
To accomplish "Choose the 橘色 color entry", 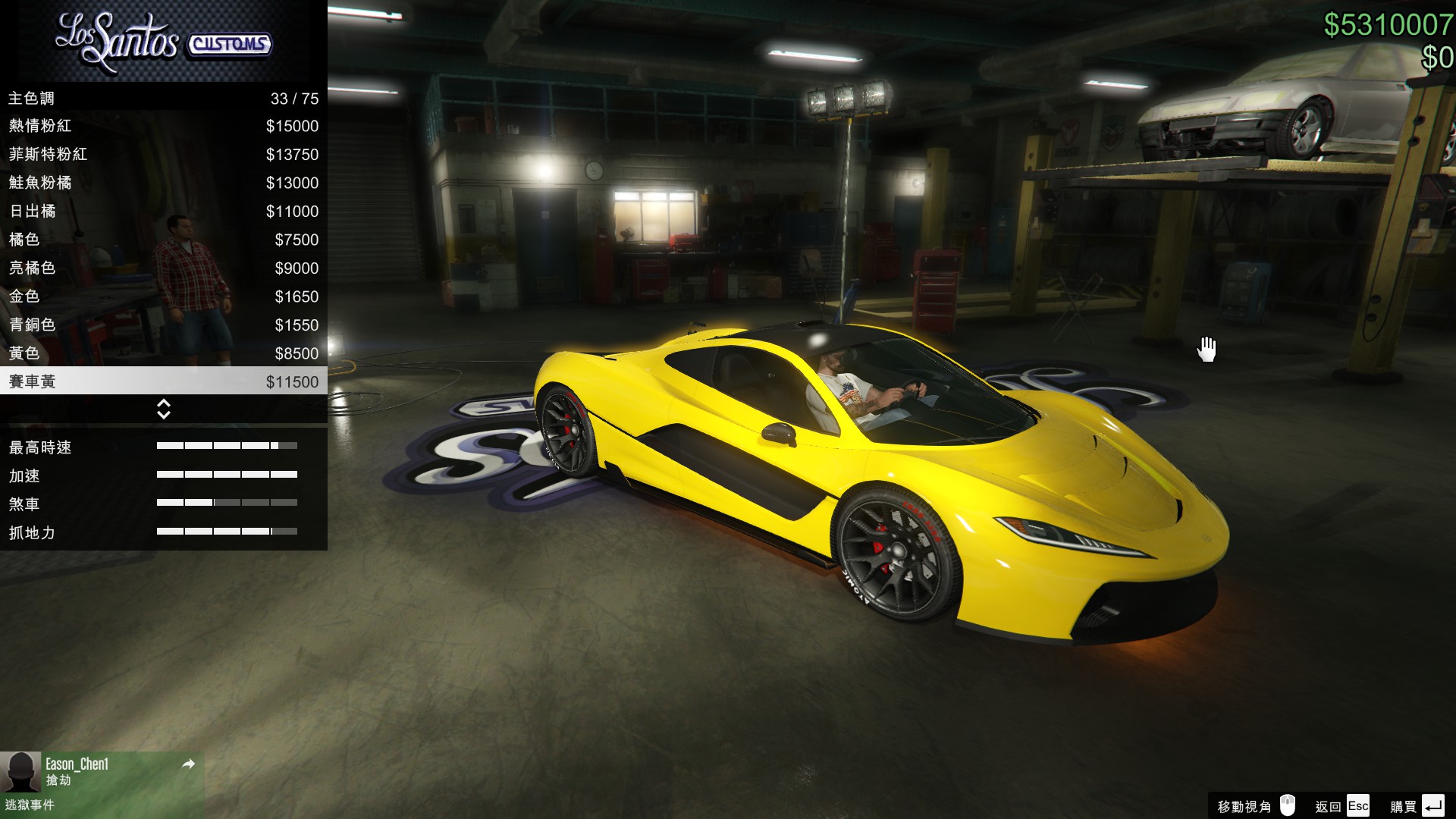I will pos(163,240).
